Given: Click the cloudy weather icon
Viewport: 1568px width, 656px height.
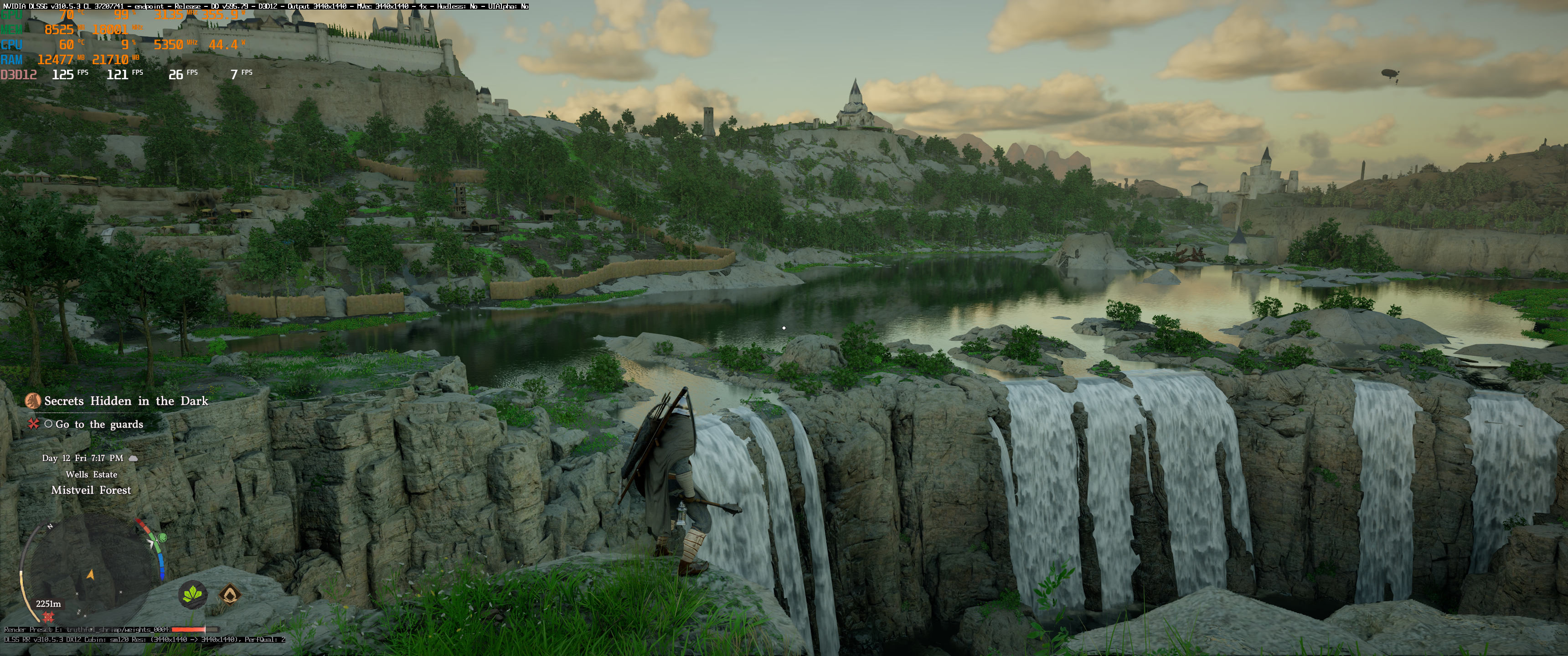Looking at the screenshot, I should 133,458.
